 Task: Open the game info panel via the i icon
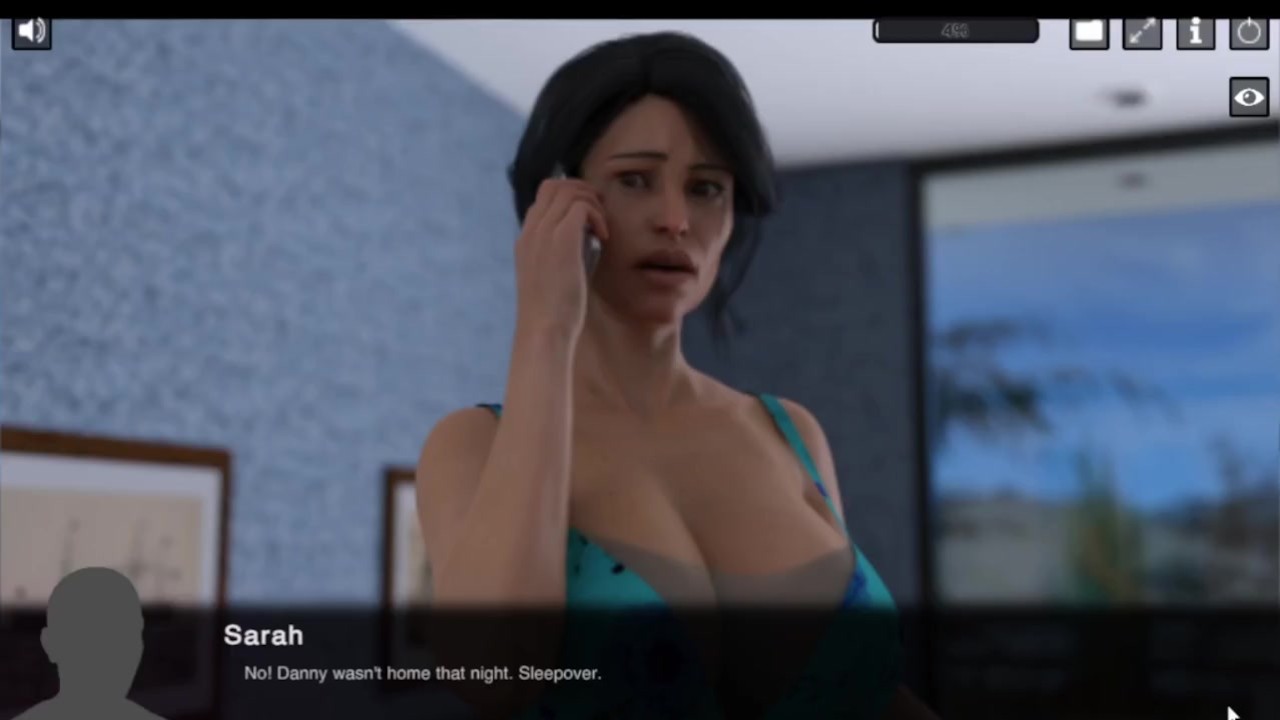point(1196,30)
